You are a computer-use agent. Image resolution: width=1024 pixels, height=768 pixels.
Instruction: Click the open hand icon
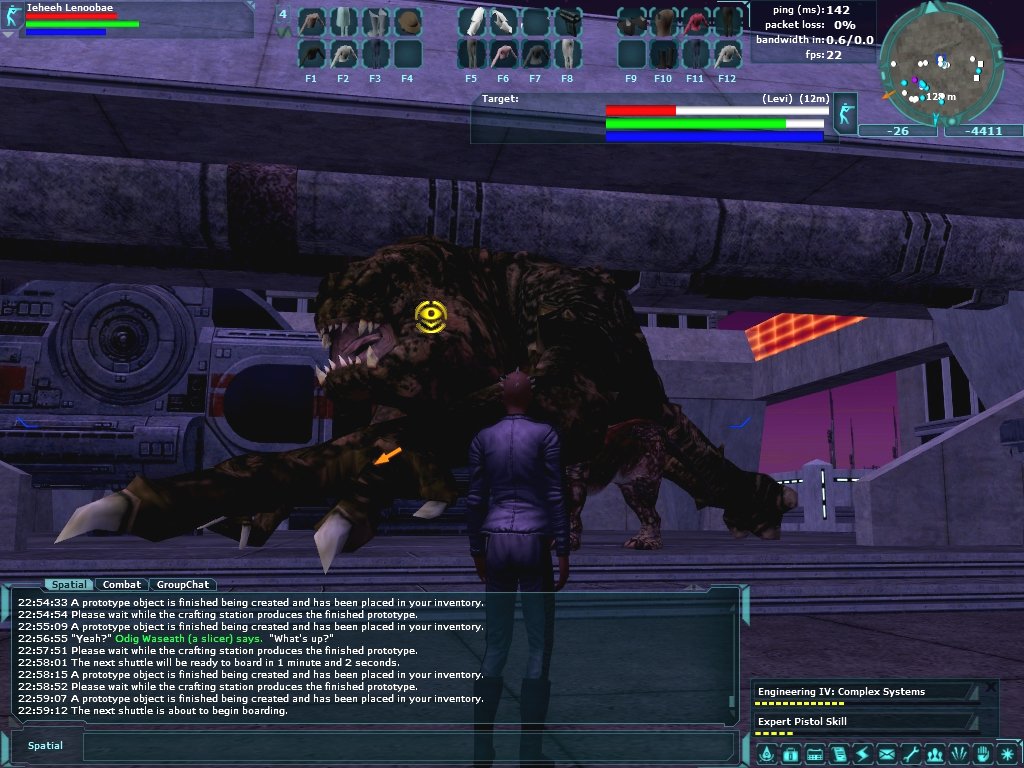983,753
